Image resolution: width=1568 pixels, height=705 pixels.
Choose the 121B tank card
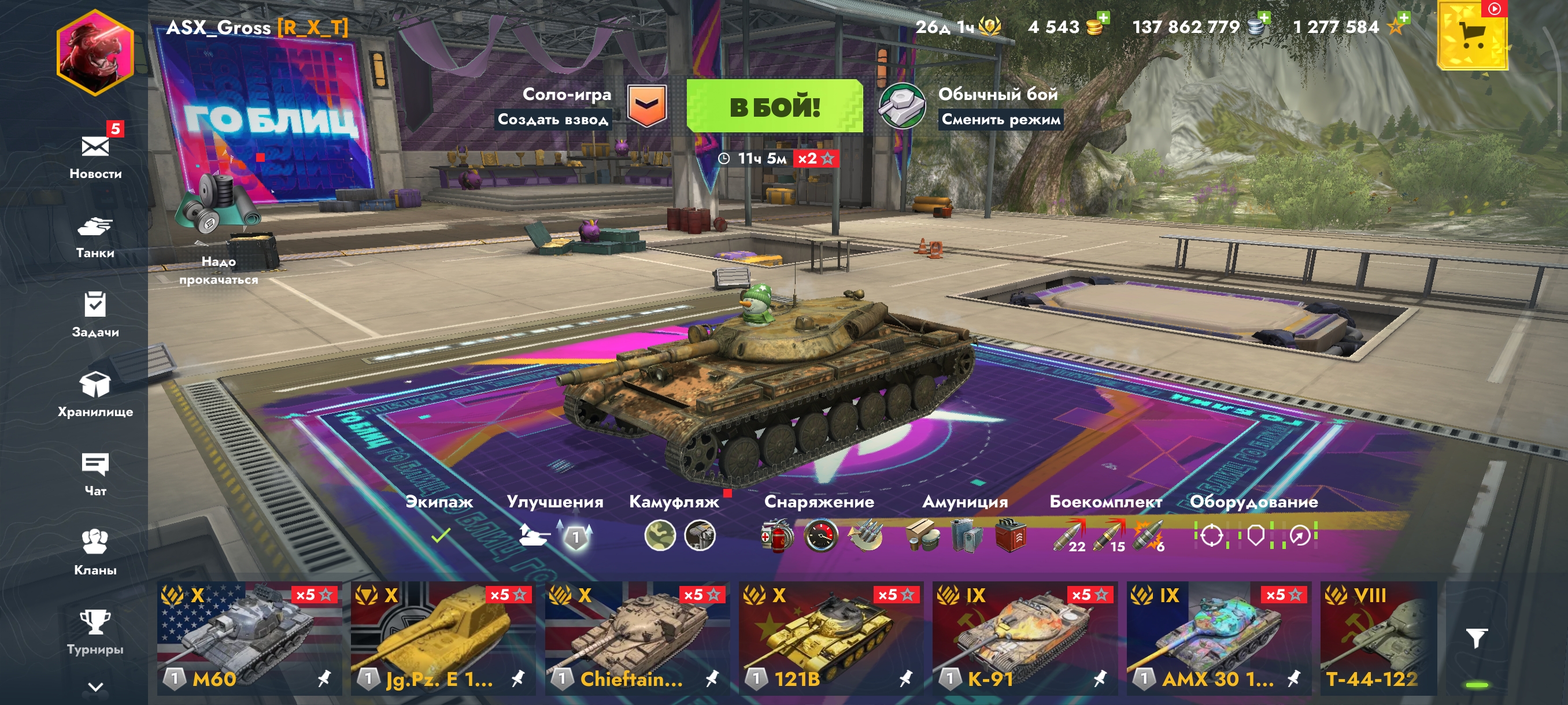coord(830,637)
